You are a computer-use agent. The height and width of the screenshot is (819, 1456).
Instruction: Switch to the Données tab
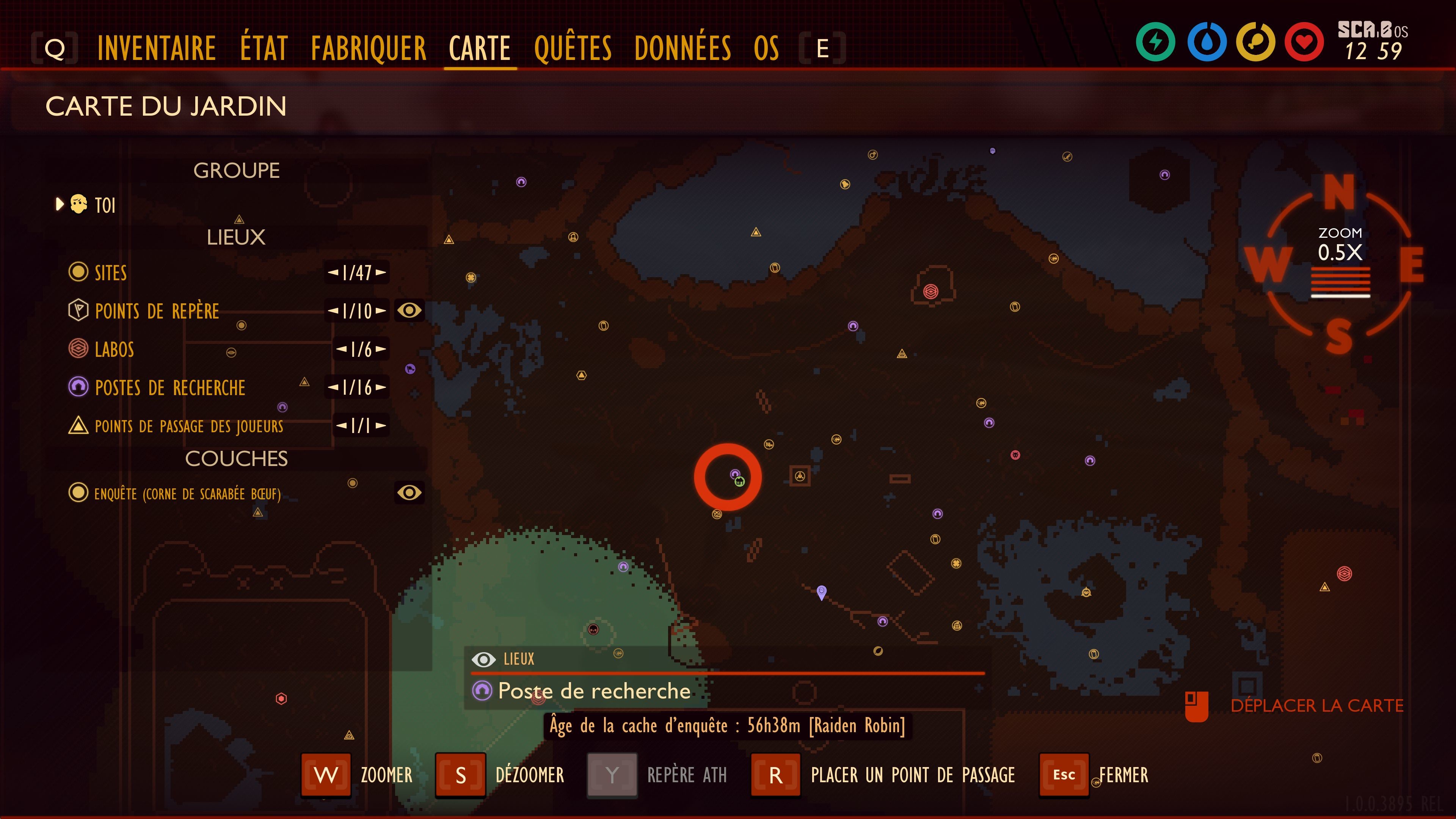[x=682, y=48]
